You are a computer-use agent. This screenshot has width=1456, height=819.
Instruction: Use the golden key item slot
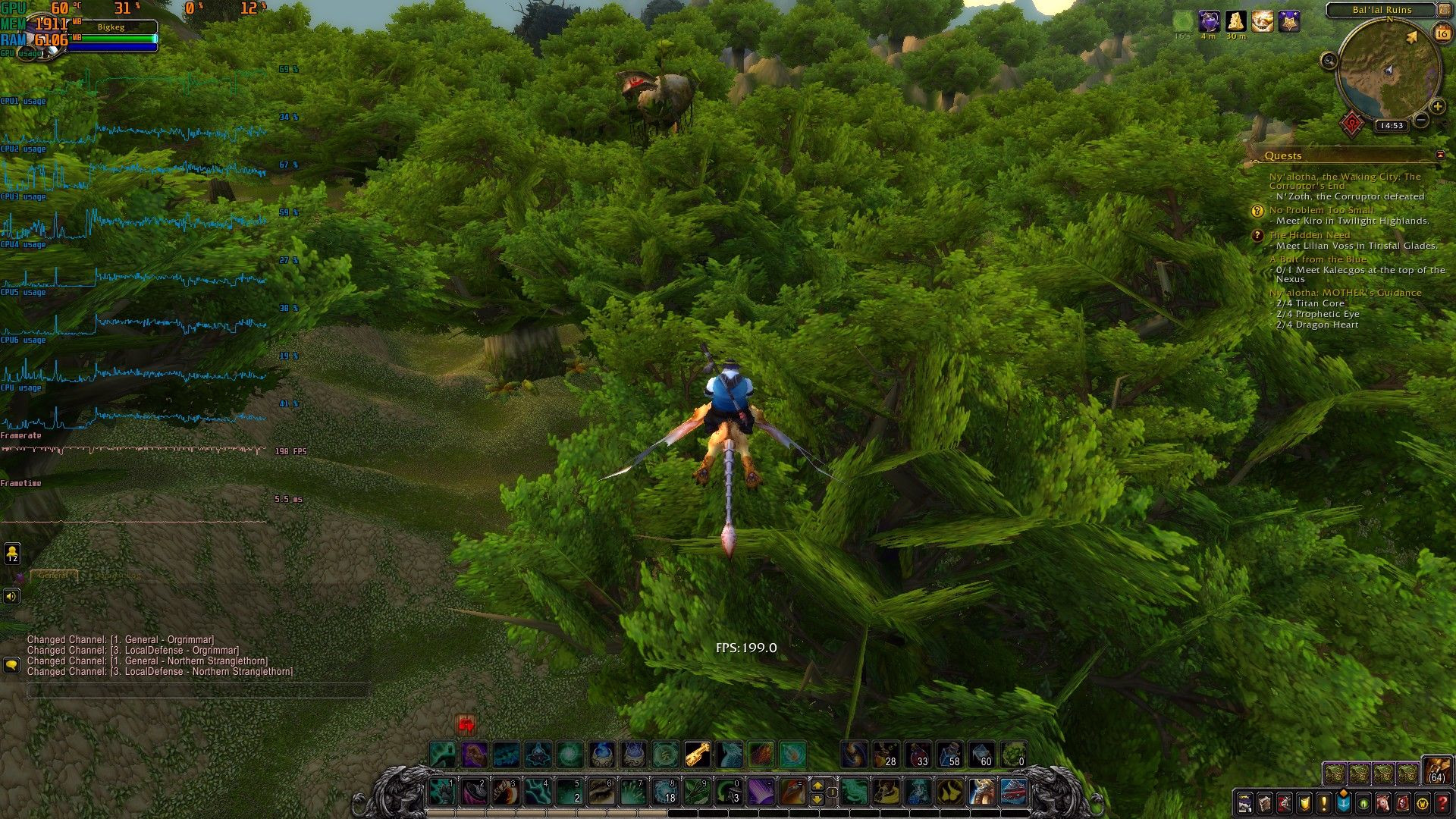tap(697, 755)
